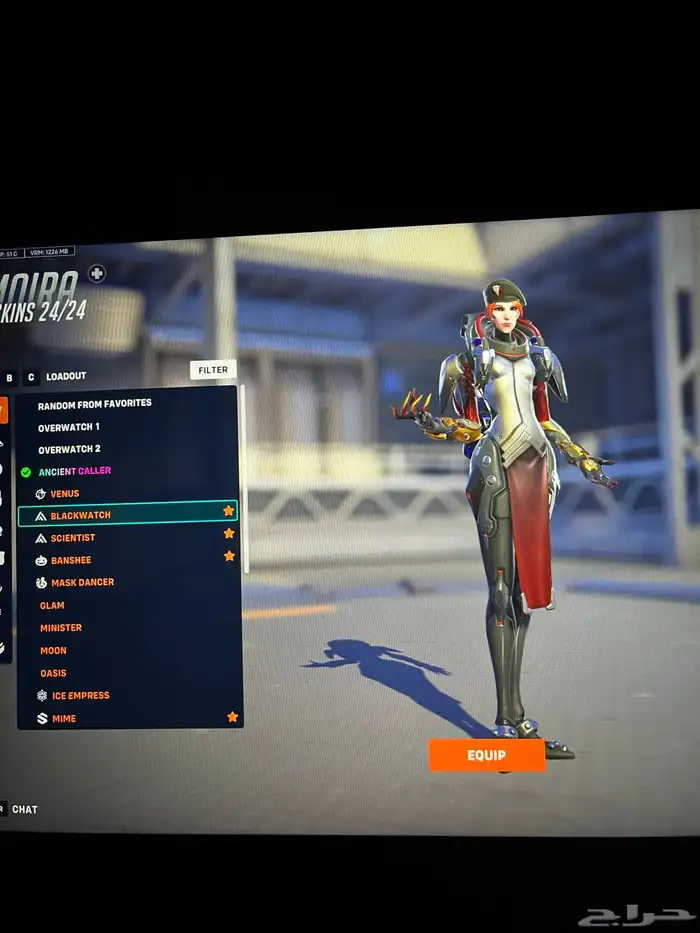Choose the Mime skin

coord(63,718)
